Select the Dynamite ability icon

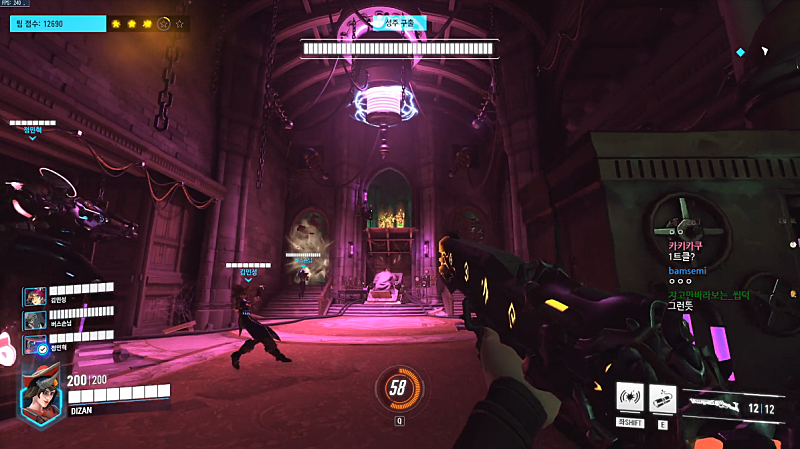[663, 397]
